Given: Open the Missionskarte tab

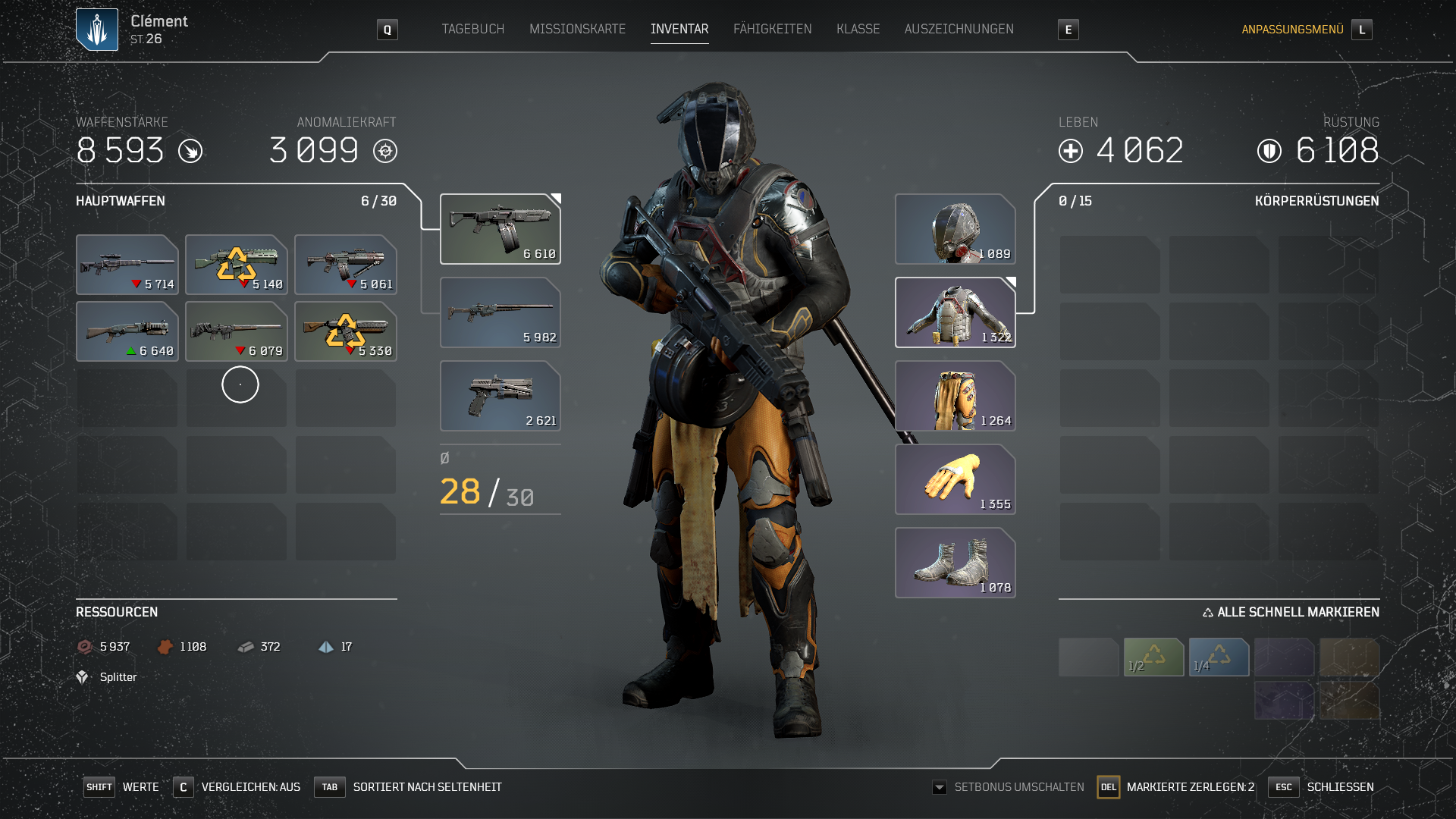Looking at the screenshot, I should tap(577, 29).
